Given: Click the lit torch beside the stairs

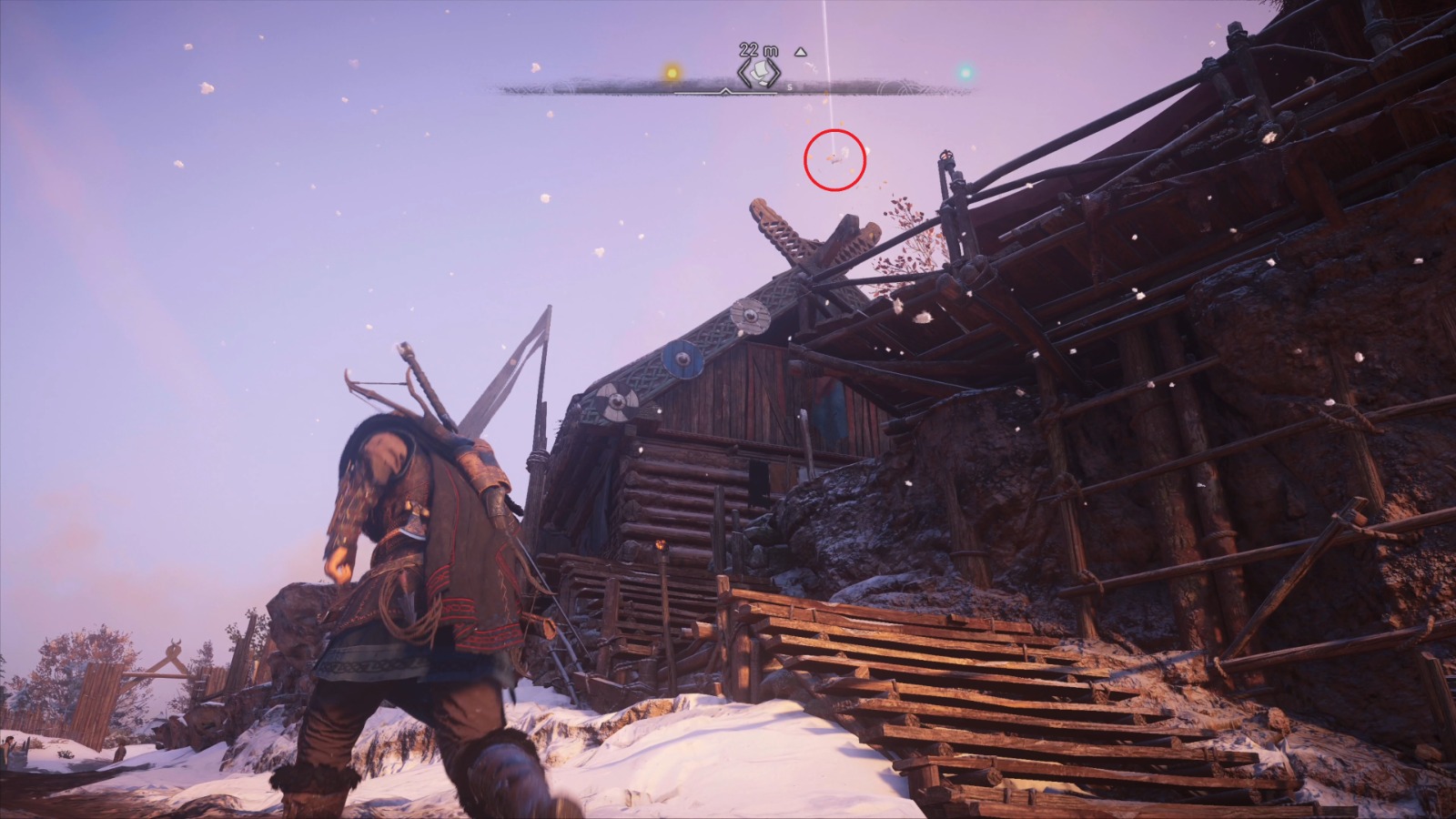Looking at the screenshot, I should tap(661, 546).
